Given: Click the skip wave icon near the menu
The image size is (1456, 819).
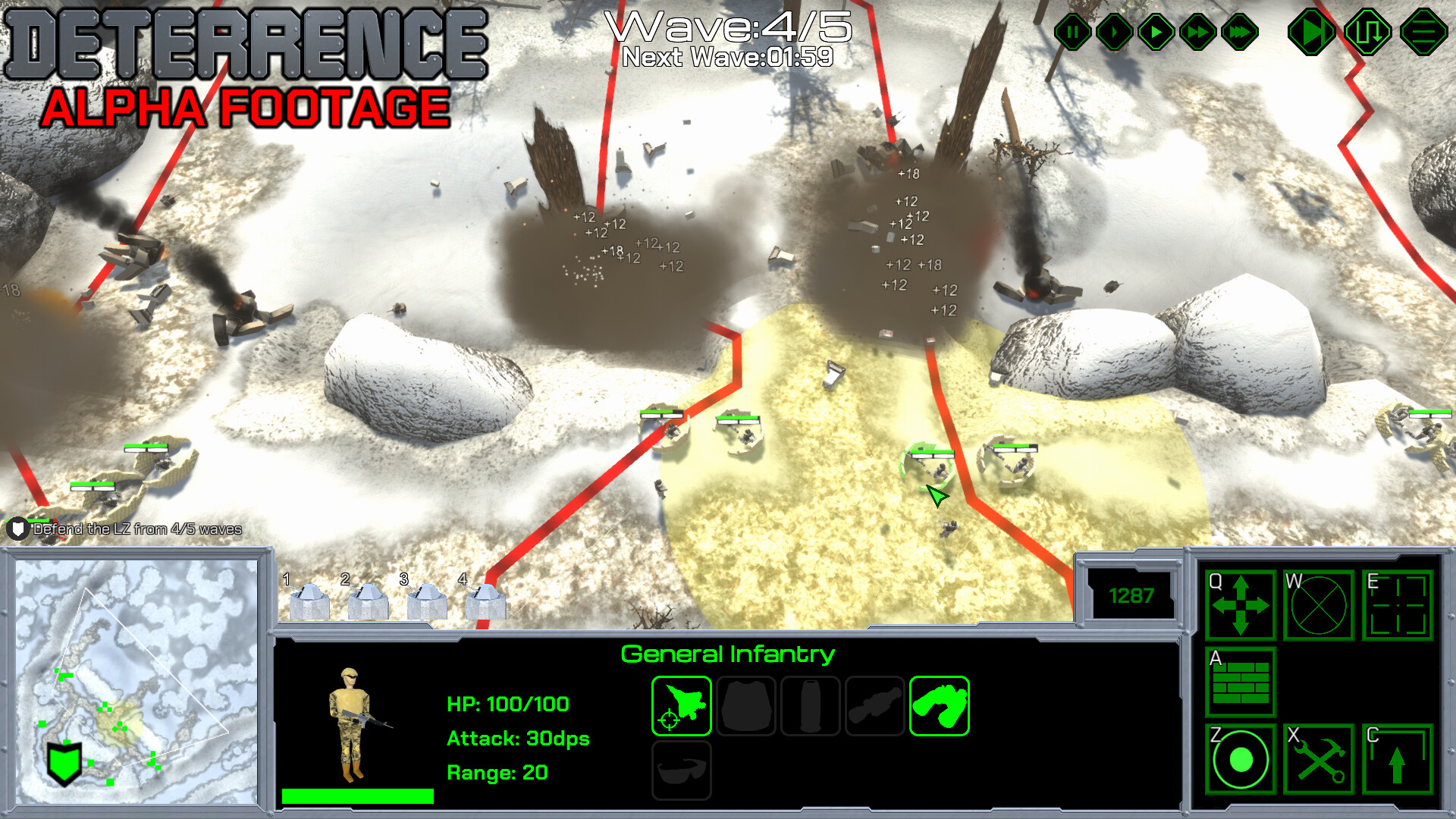Looking at the screenshot, I should 1313,32.
